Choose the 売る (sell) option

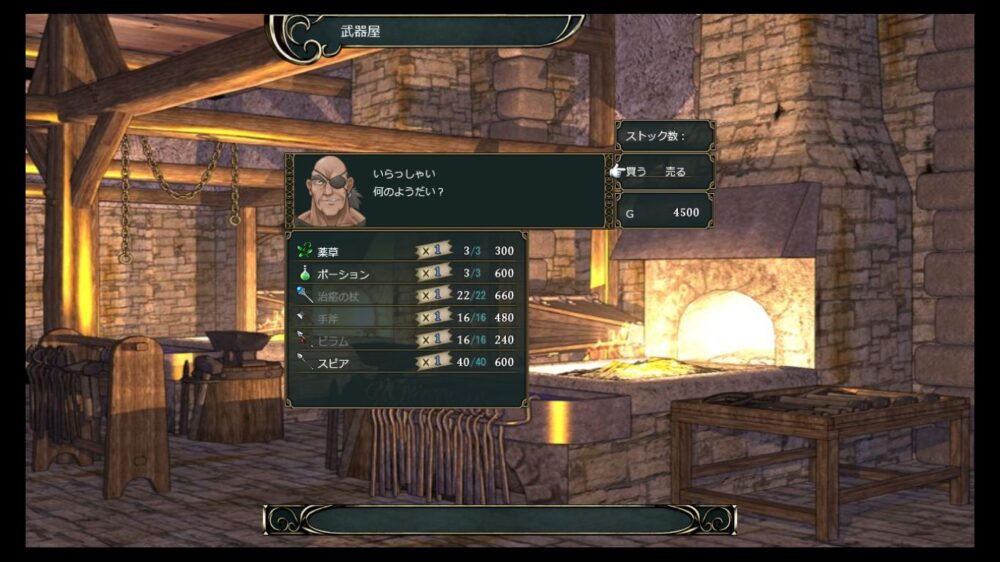click(676, 172)
